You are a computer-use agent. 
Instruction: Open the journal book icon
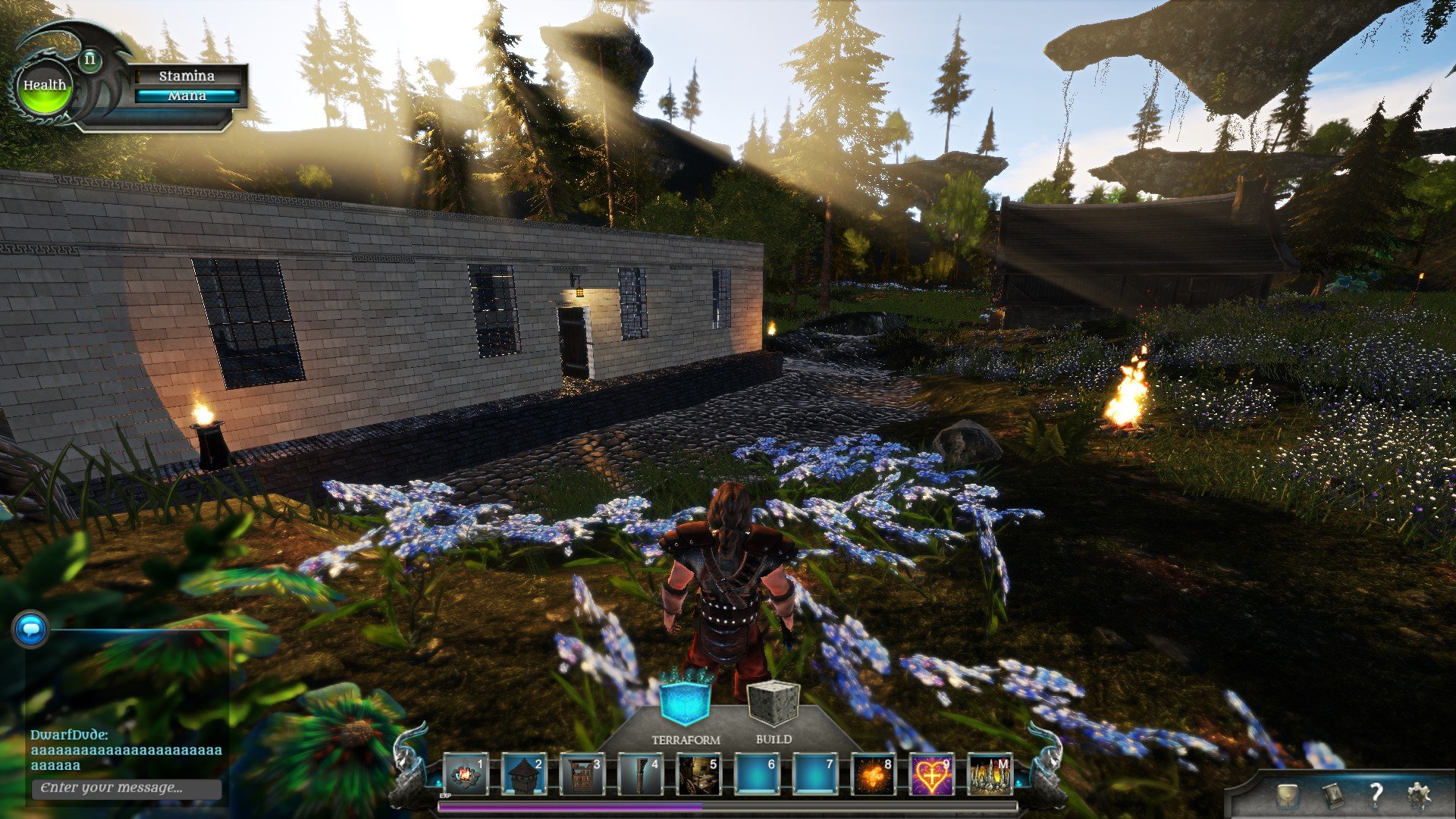click(x=1332, y=795)
